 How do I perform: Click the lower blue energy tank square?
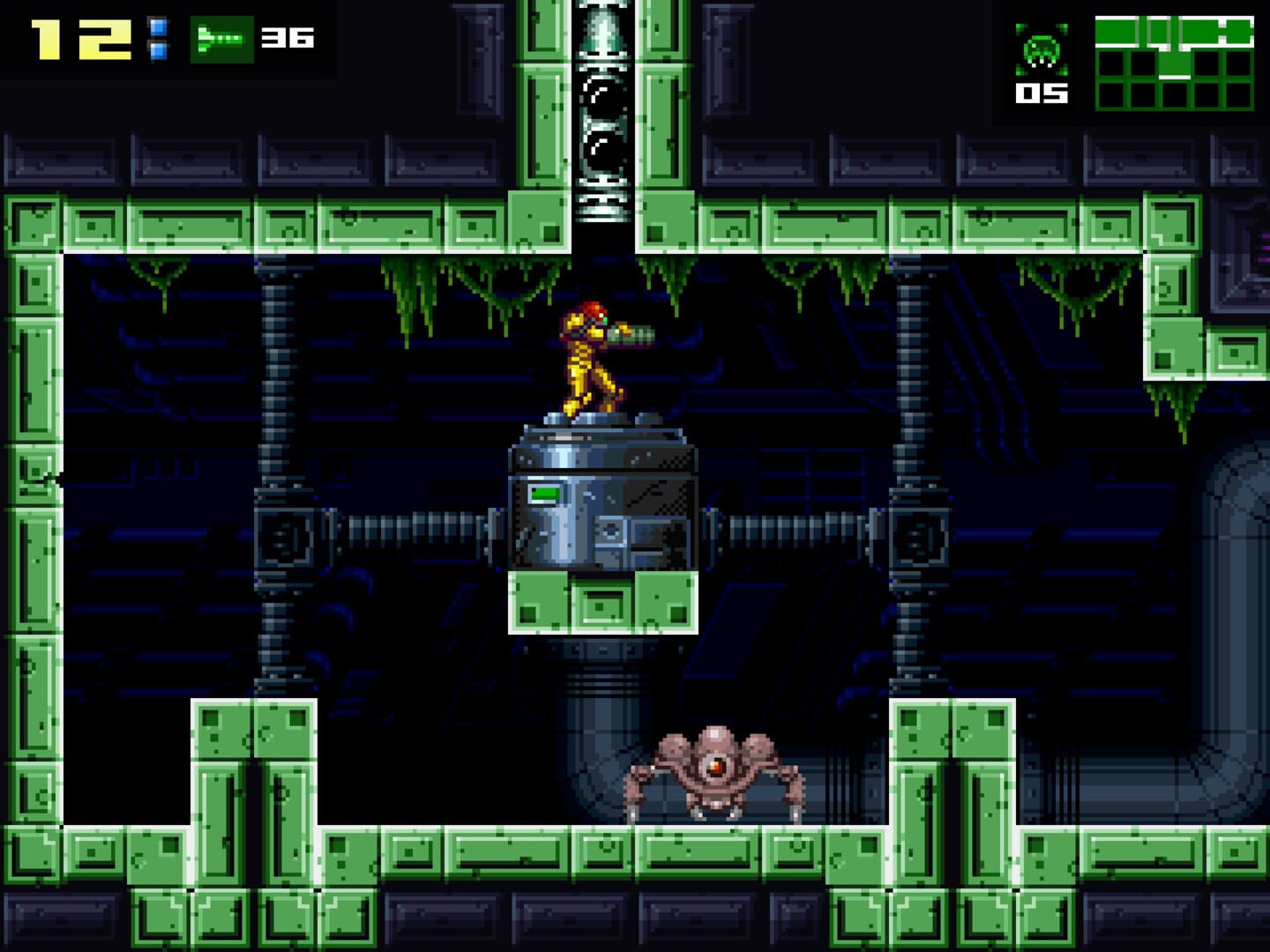tap(159, 50)
